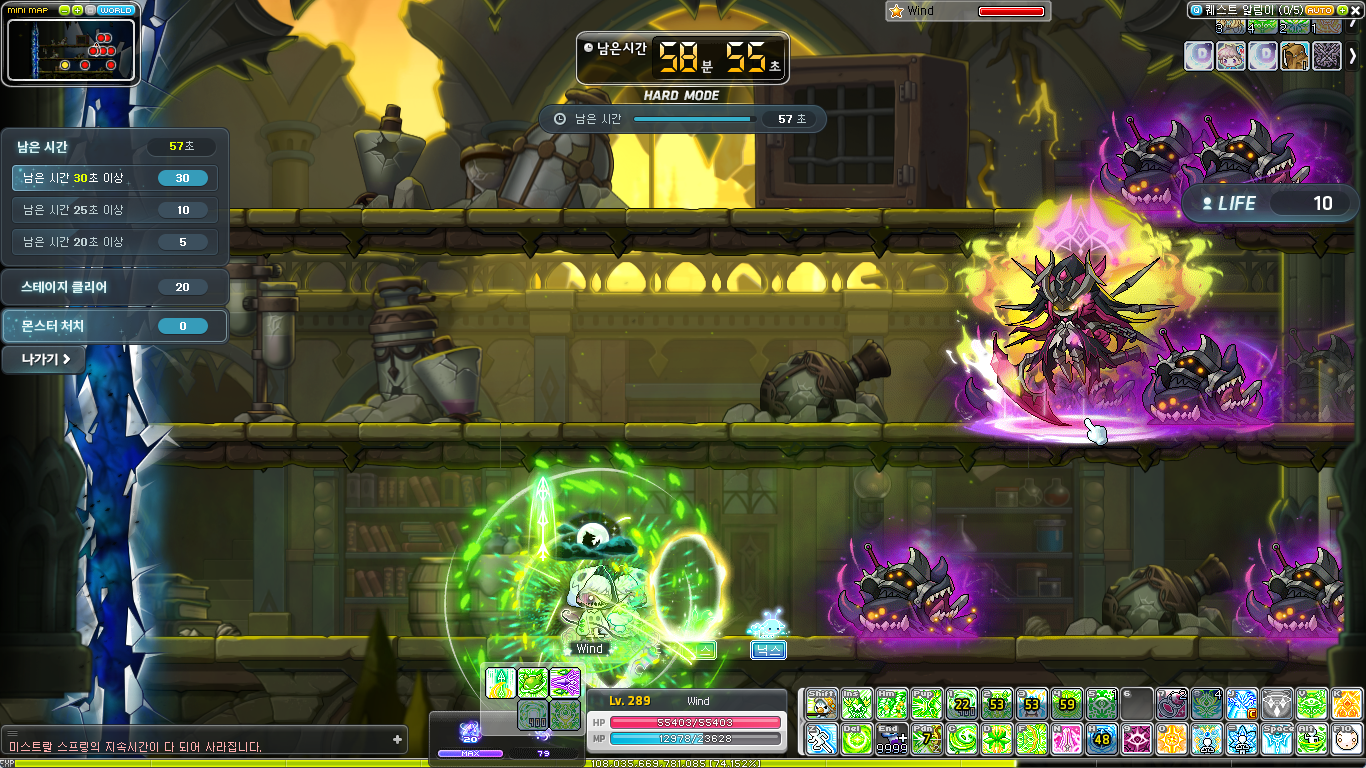Viewport: 1366px width, 768px height.
Task: Click the minimap display
Action: [x=70, y=50]
